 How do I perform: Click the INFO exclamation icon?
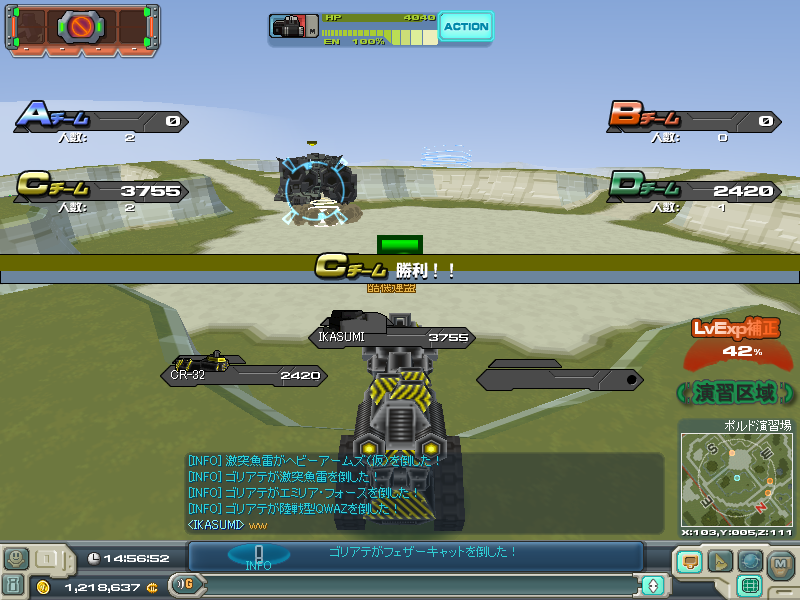pos(258,555)
